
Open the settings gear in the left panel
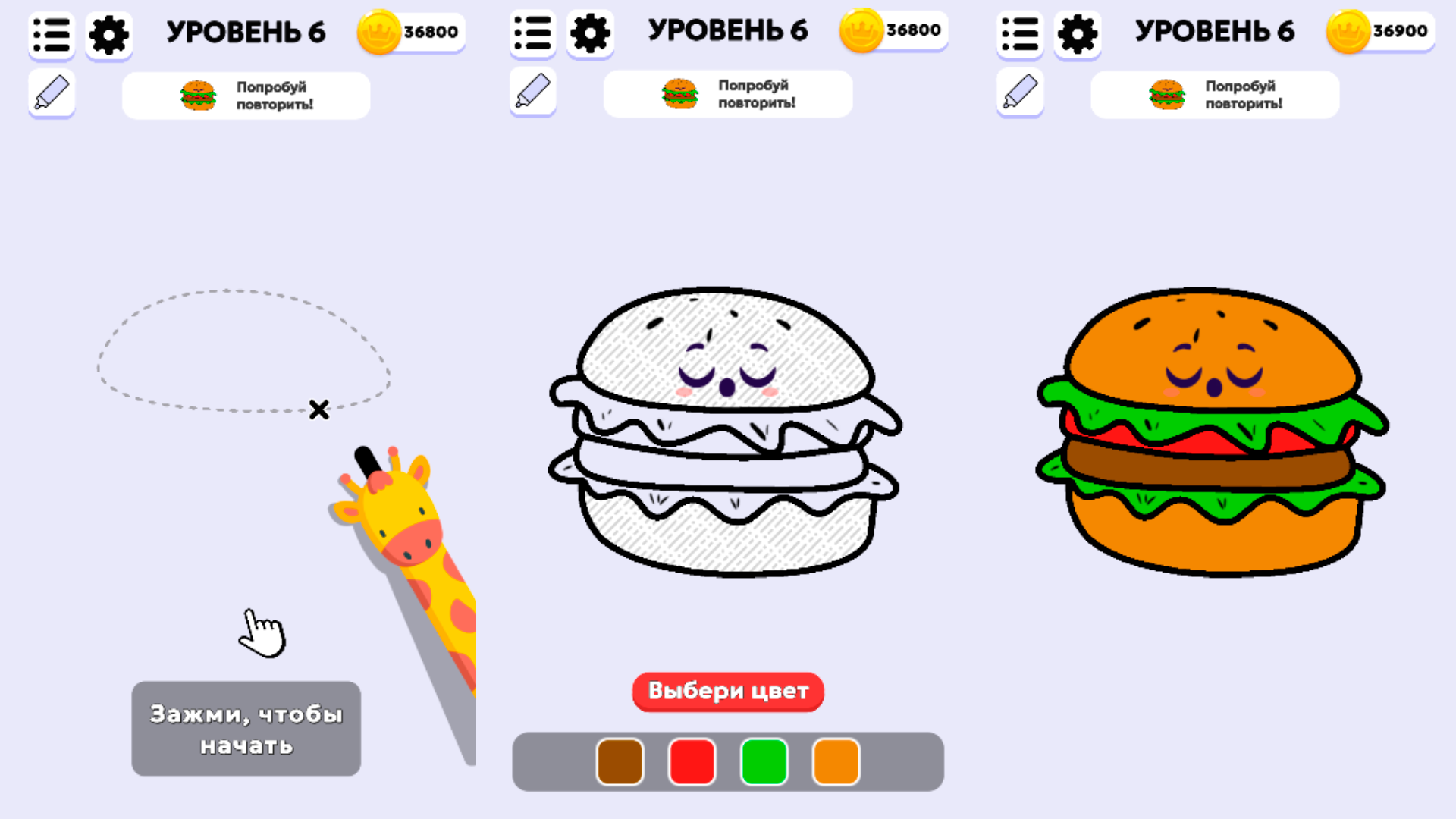click(x=108, y=33)
